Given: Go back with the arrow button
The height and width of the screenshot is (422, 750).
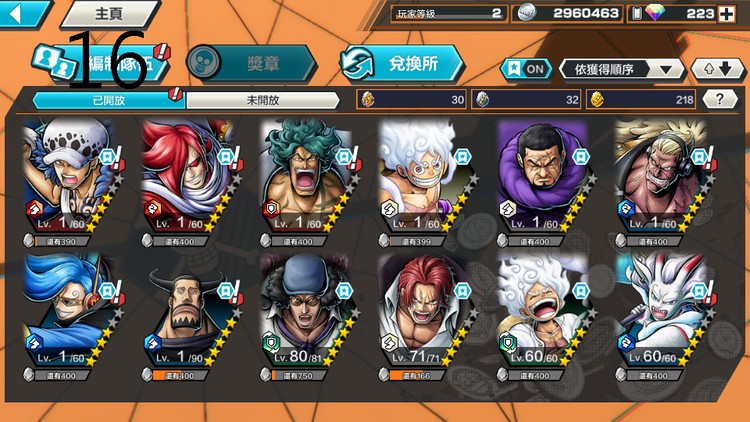Looking at the screenshot, I should pos(24,13).
